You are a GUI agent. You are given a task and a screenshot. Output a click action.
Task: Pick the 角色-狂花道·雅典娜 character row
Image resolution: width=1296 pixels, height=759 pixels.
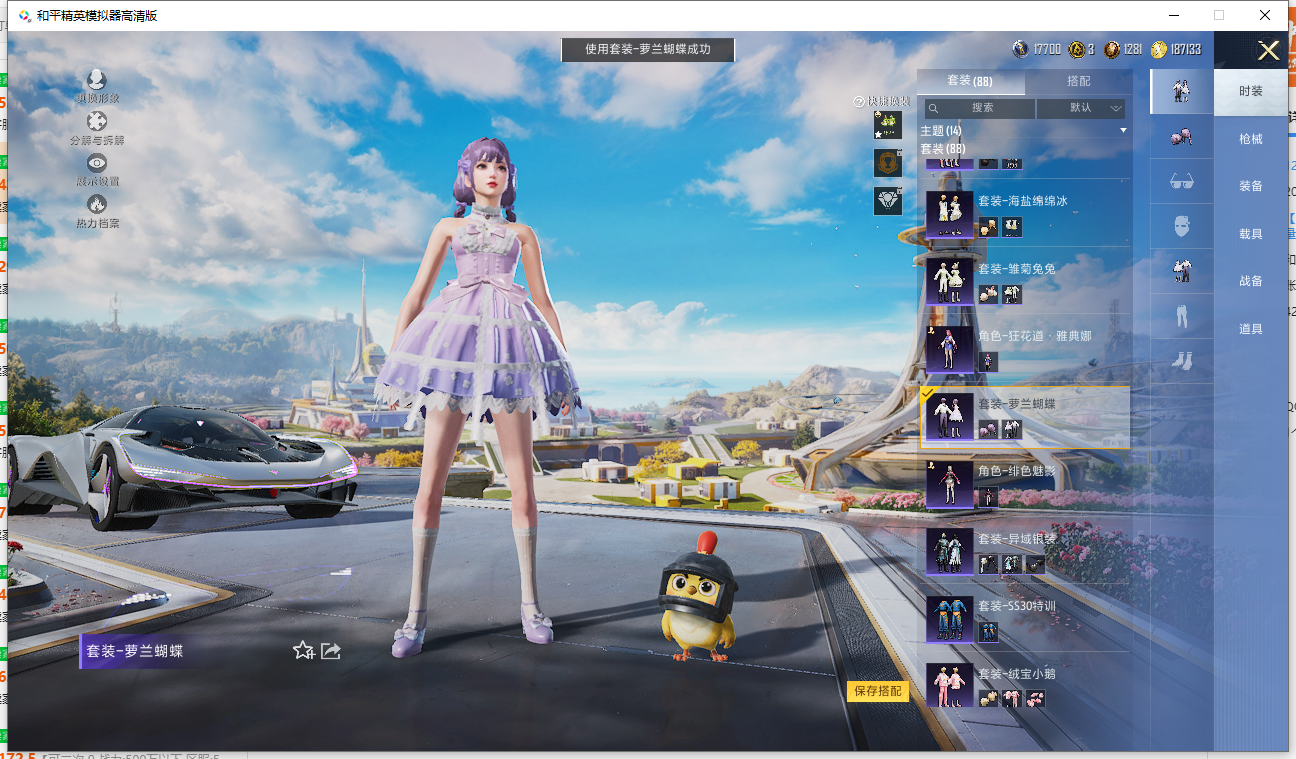(1023, 349)
